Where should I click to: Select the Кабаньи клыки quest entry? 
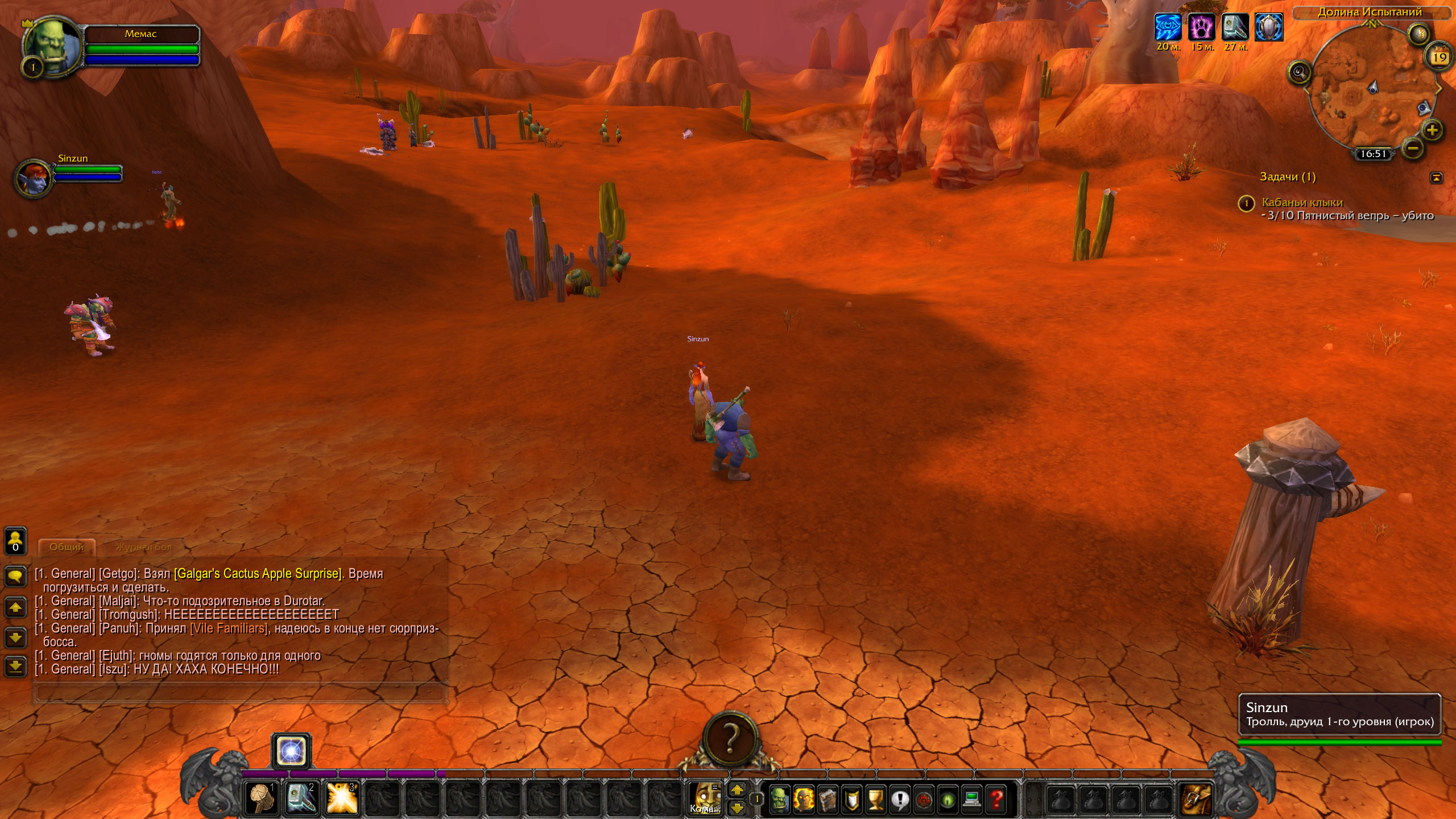1302,202
